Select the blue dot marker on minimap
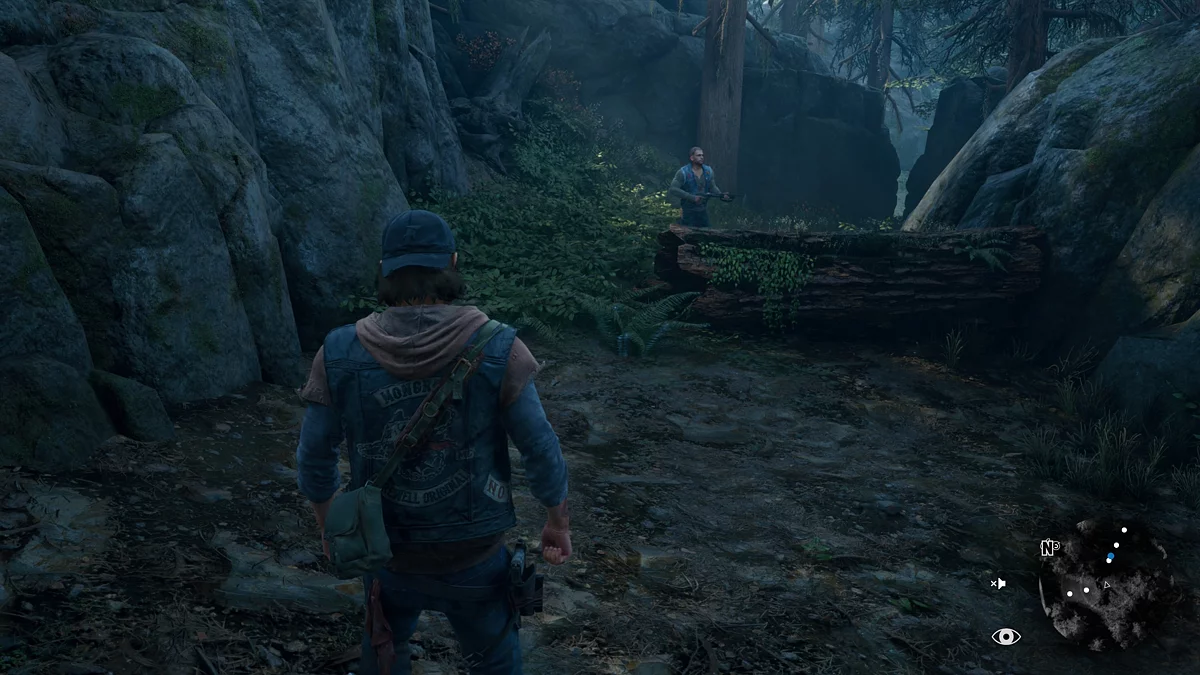Image resolution: width=1200 pixels, height=675 pixels. 1110,557
